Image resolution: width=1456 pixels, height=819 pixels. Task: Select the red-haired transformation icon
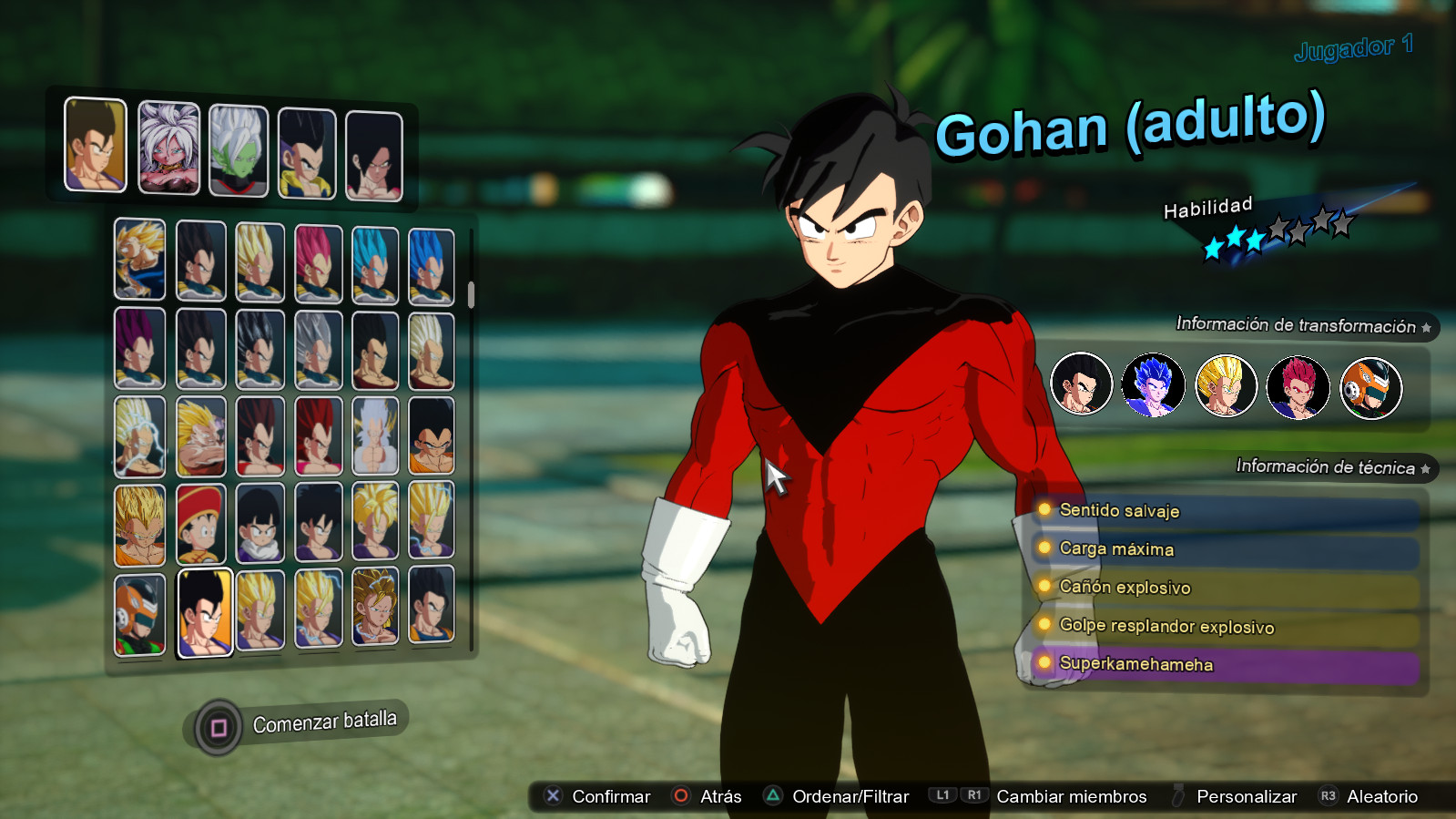pyautogui.click(x=1298, y=387)
